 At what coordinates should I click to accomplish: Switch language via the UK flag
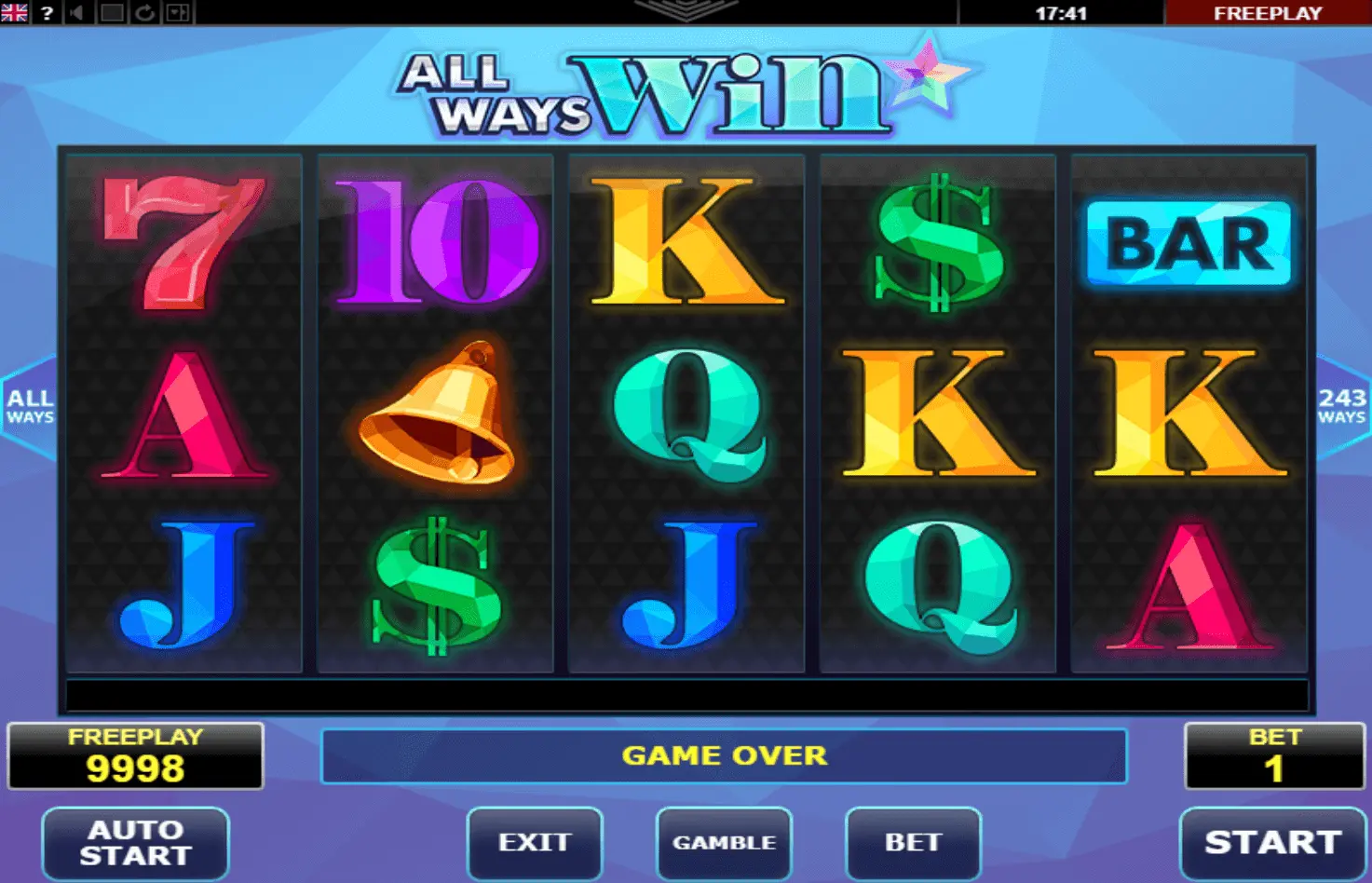pos(14,12)
